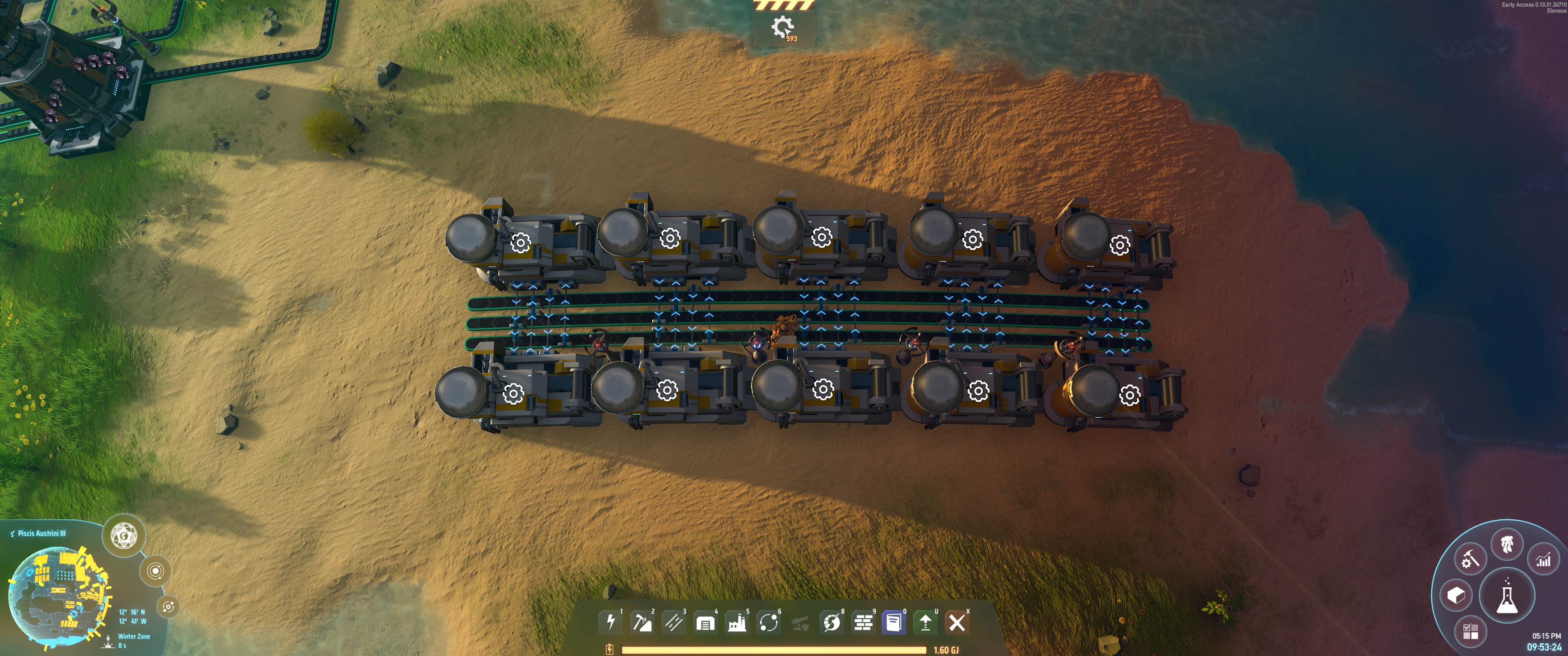Open the power category with the lightning bolt
This screenshot has height=656, width=1568.
coord(610,622)
